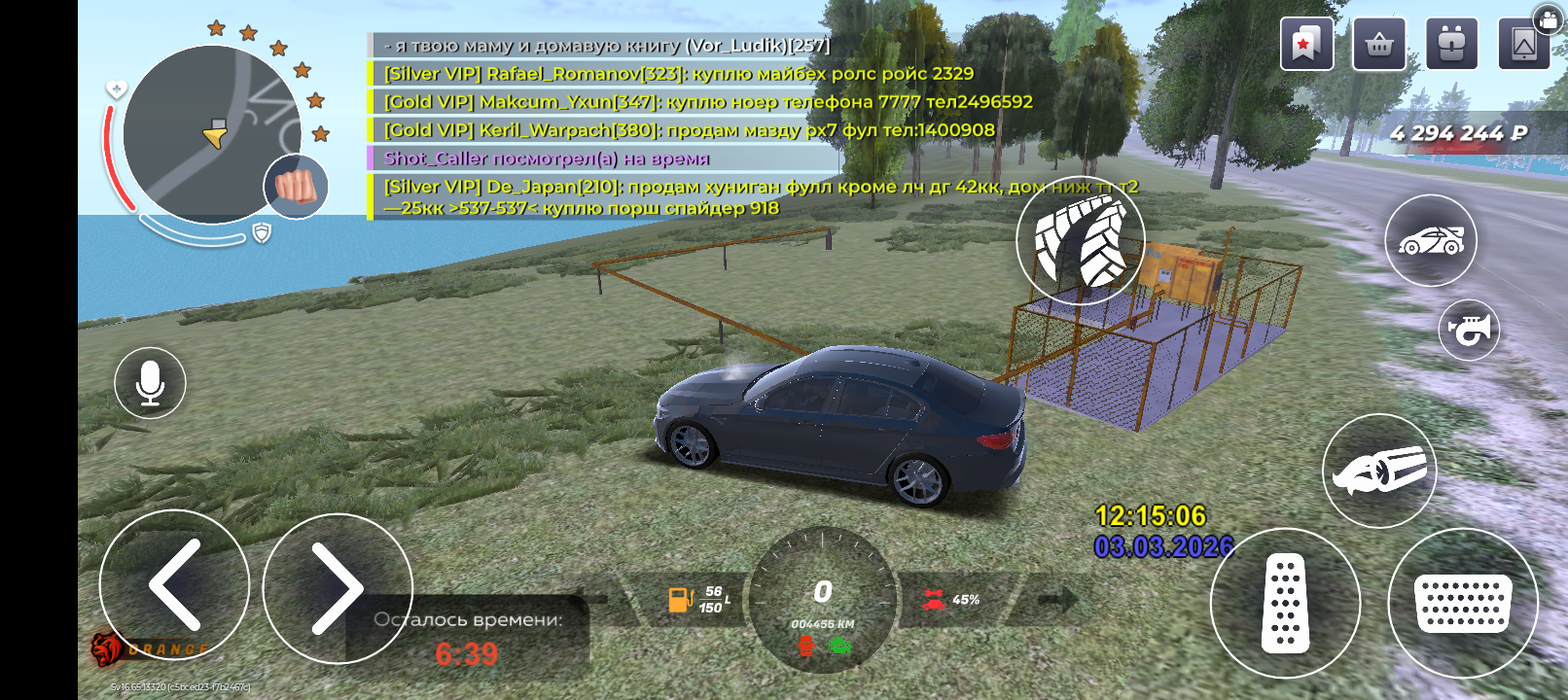Activate the headlight beam button
Image resolution: width=1568 pixels, height=700 pixels.
(1378, 471)
